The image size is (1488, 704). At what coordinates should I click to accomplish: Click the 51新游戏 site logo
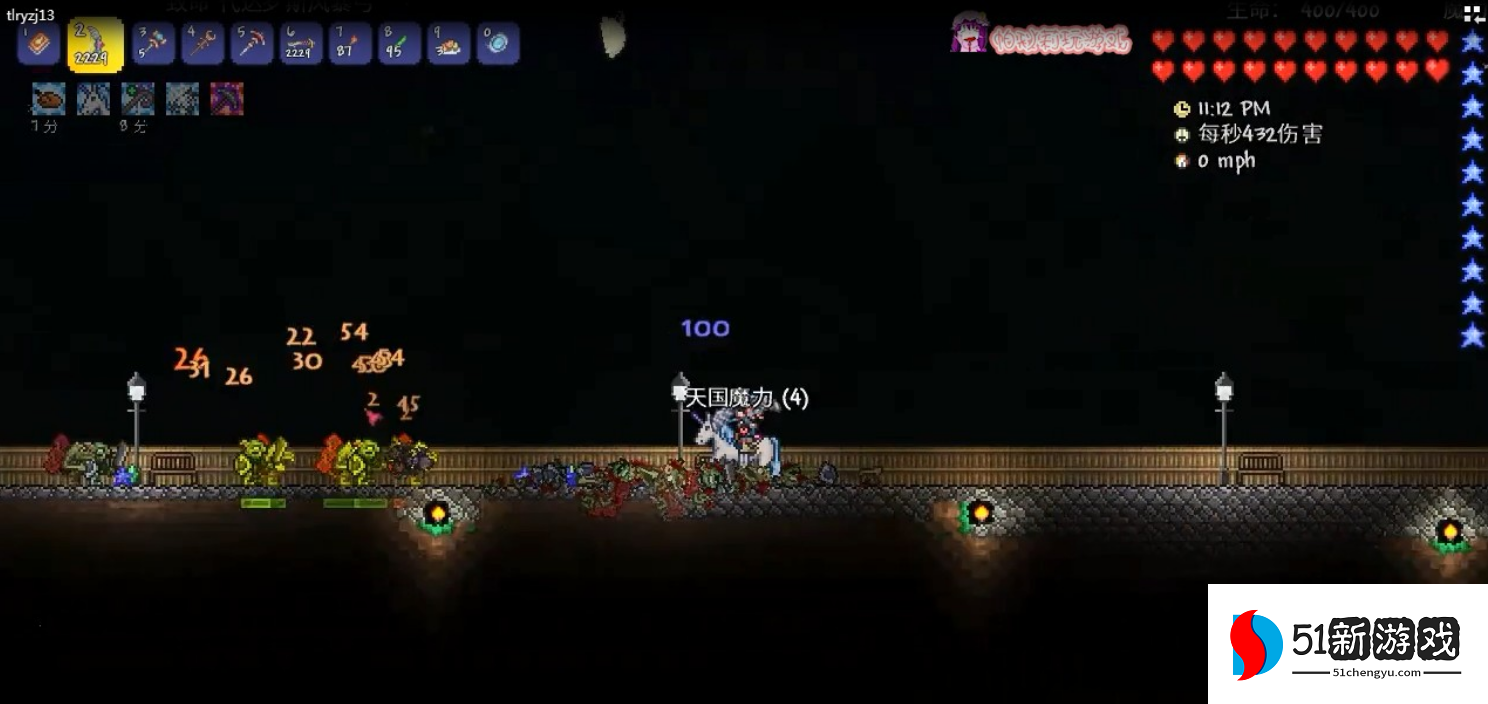click(x=1348, y=644)
